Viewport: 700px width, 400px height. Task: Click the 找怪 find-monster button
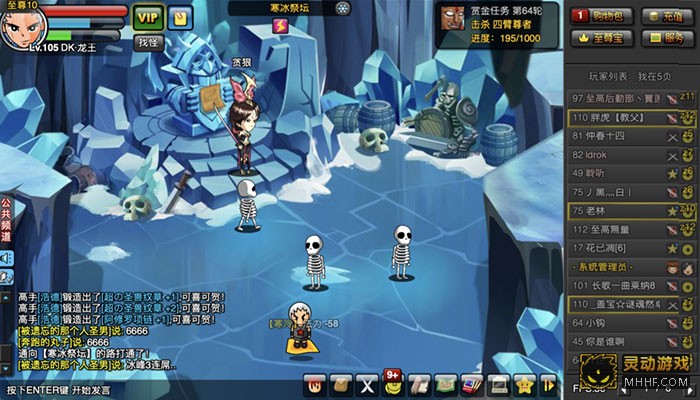(x=148, y=42)
